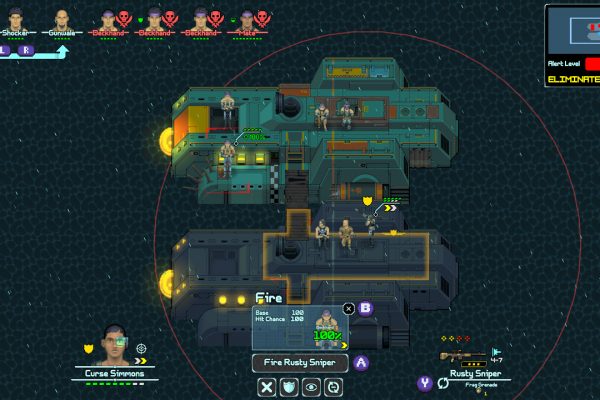Confirm the Fire Rusty Sniper action

pyautogui.click(x=300, y=364)
